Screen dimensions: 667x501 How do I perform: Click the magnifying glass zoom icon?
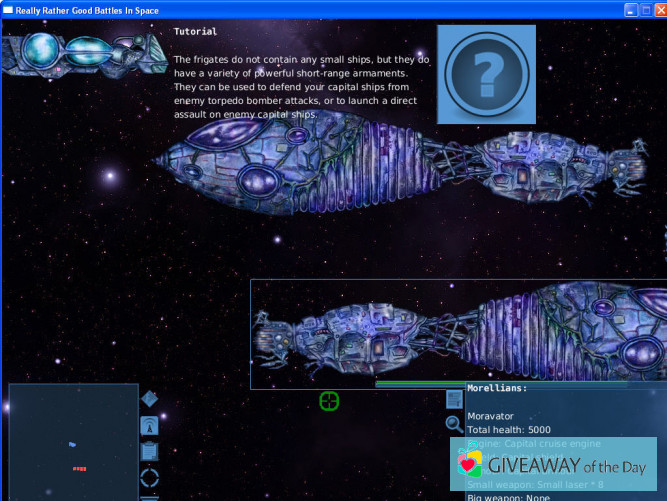[454, 423]
